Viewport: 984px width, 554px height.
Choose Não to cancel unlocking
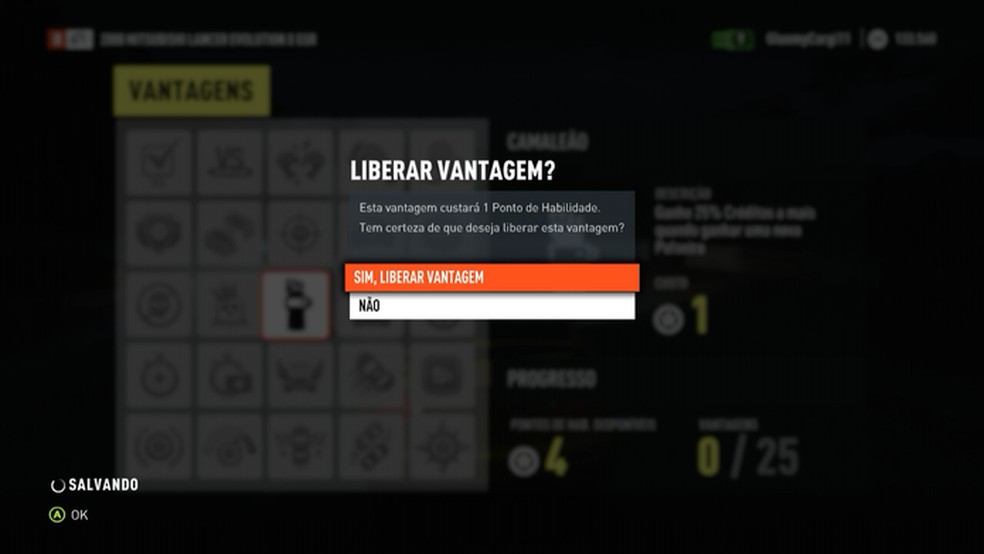point(491,306)
